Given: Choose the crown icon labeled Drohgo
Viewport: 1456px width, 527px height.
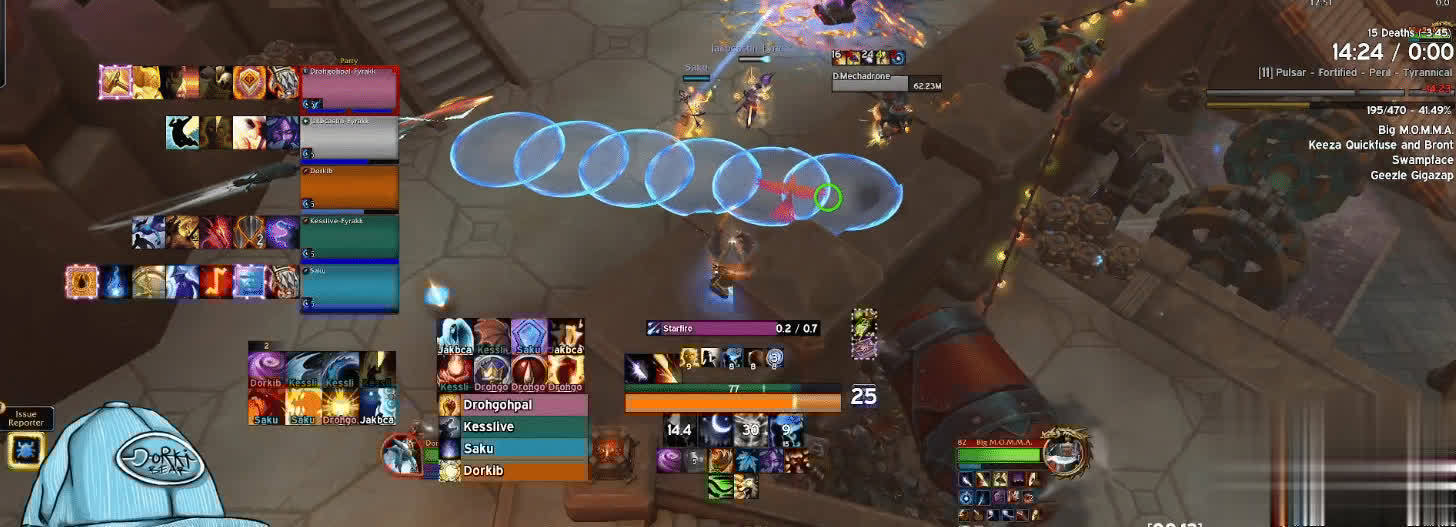Looking at the screenshot, I should pyautogui.click(x=491, y=370).
